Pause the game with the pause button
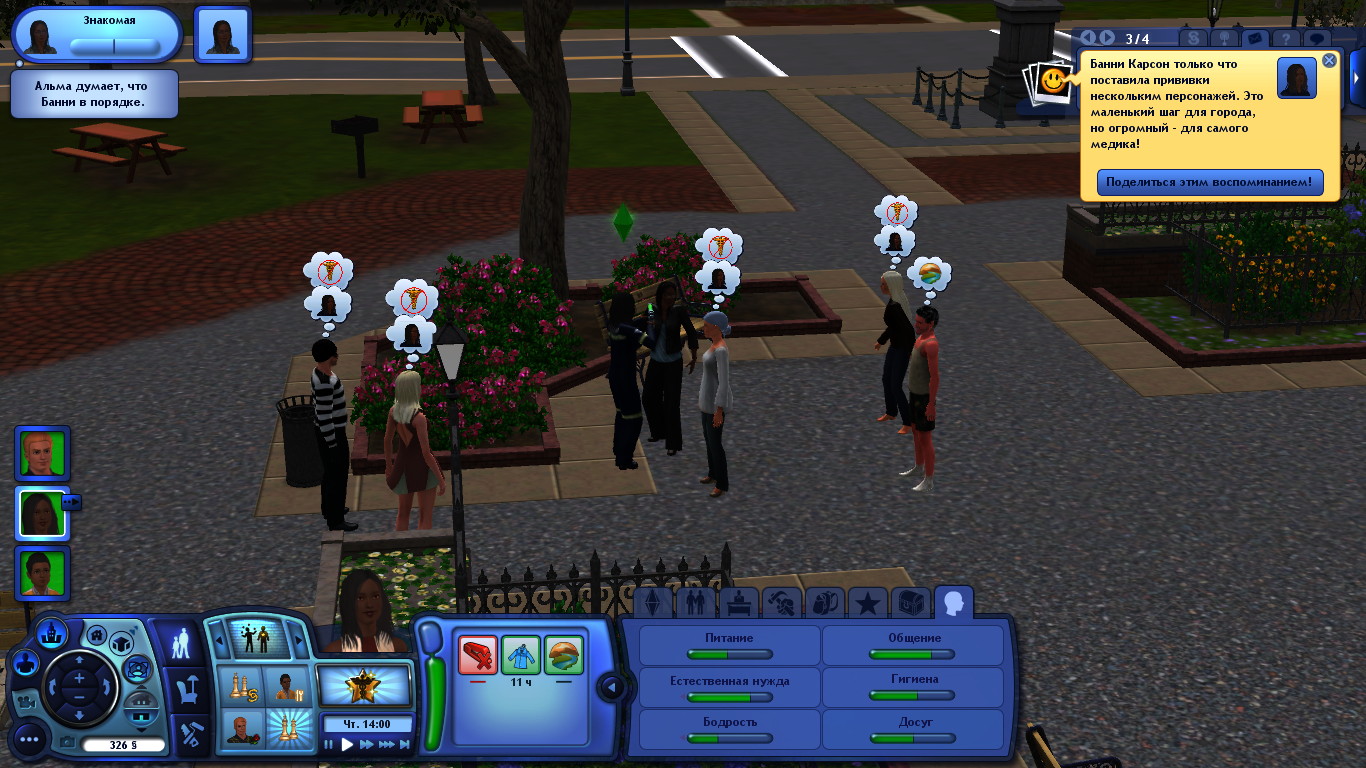 tap(329, 744)
